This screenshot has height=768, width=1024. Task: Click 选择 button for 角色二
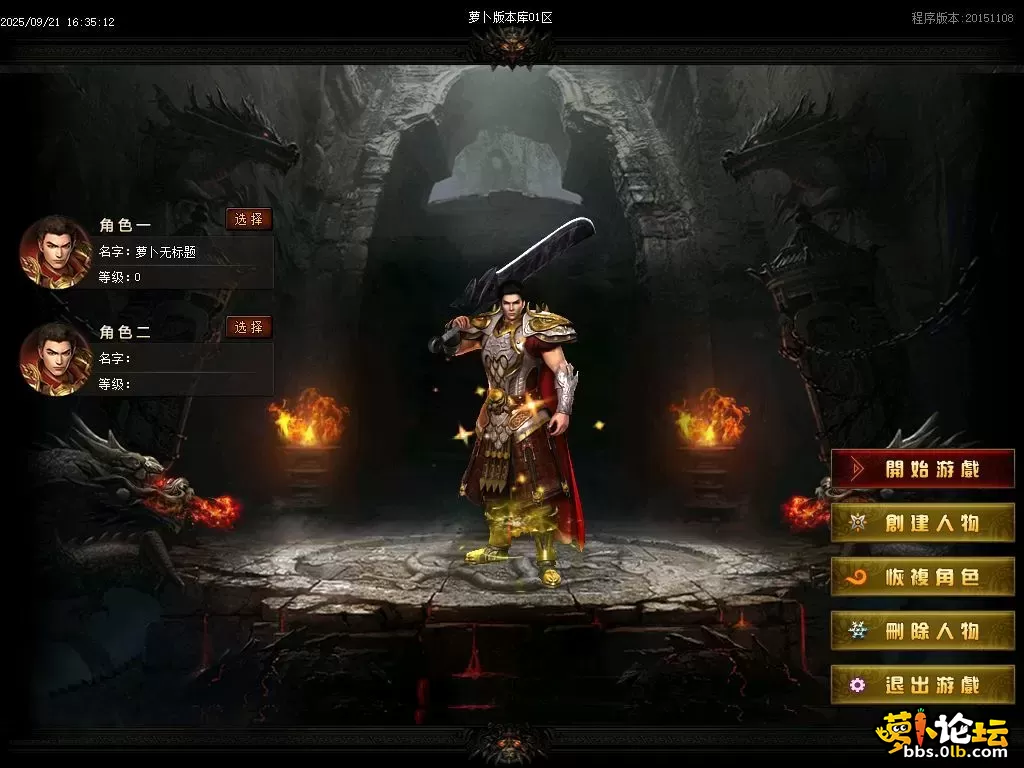pos(248,327)
